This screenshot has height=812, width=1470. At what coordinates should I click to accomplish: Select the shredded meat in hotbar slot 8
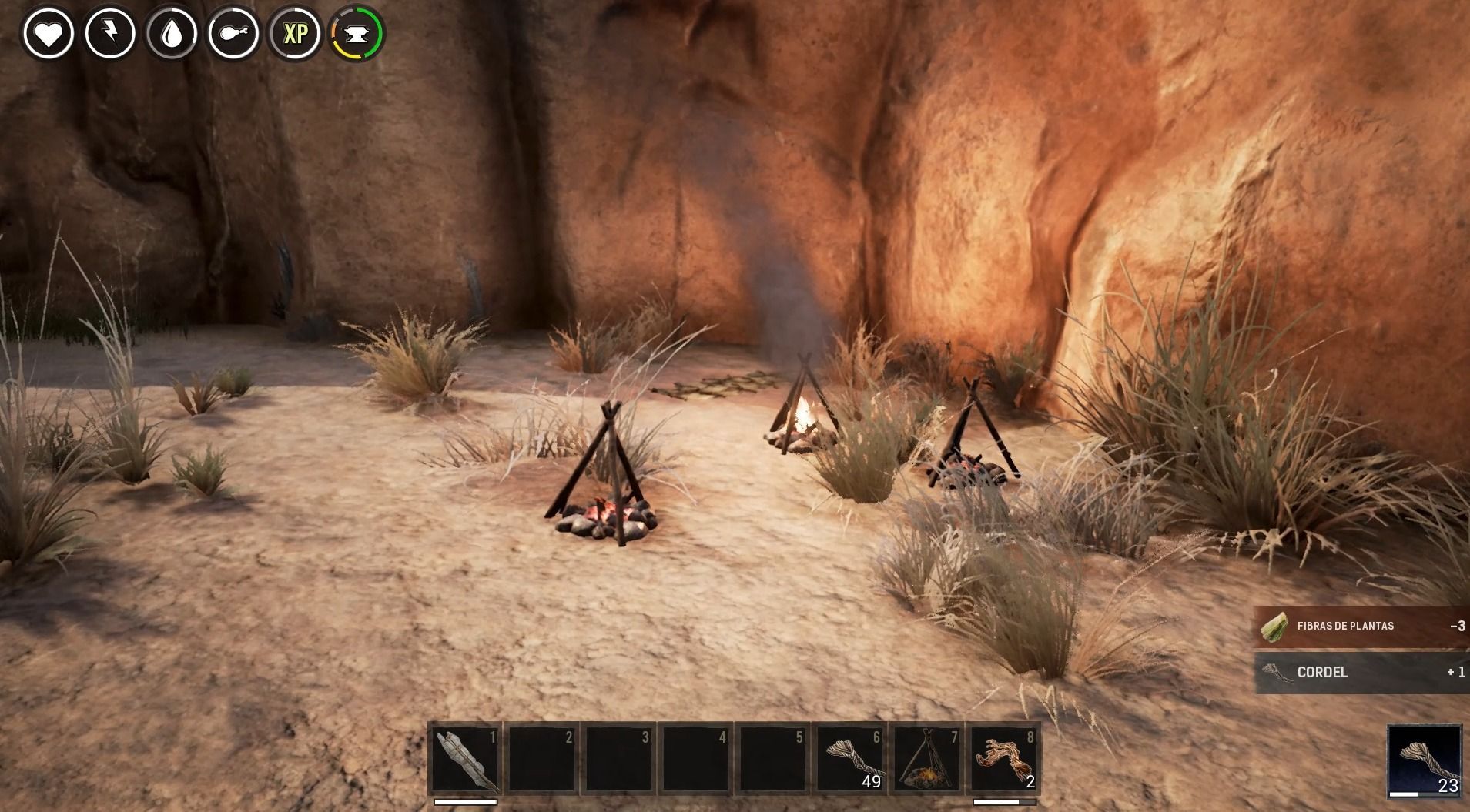1004,759
